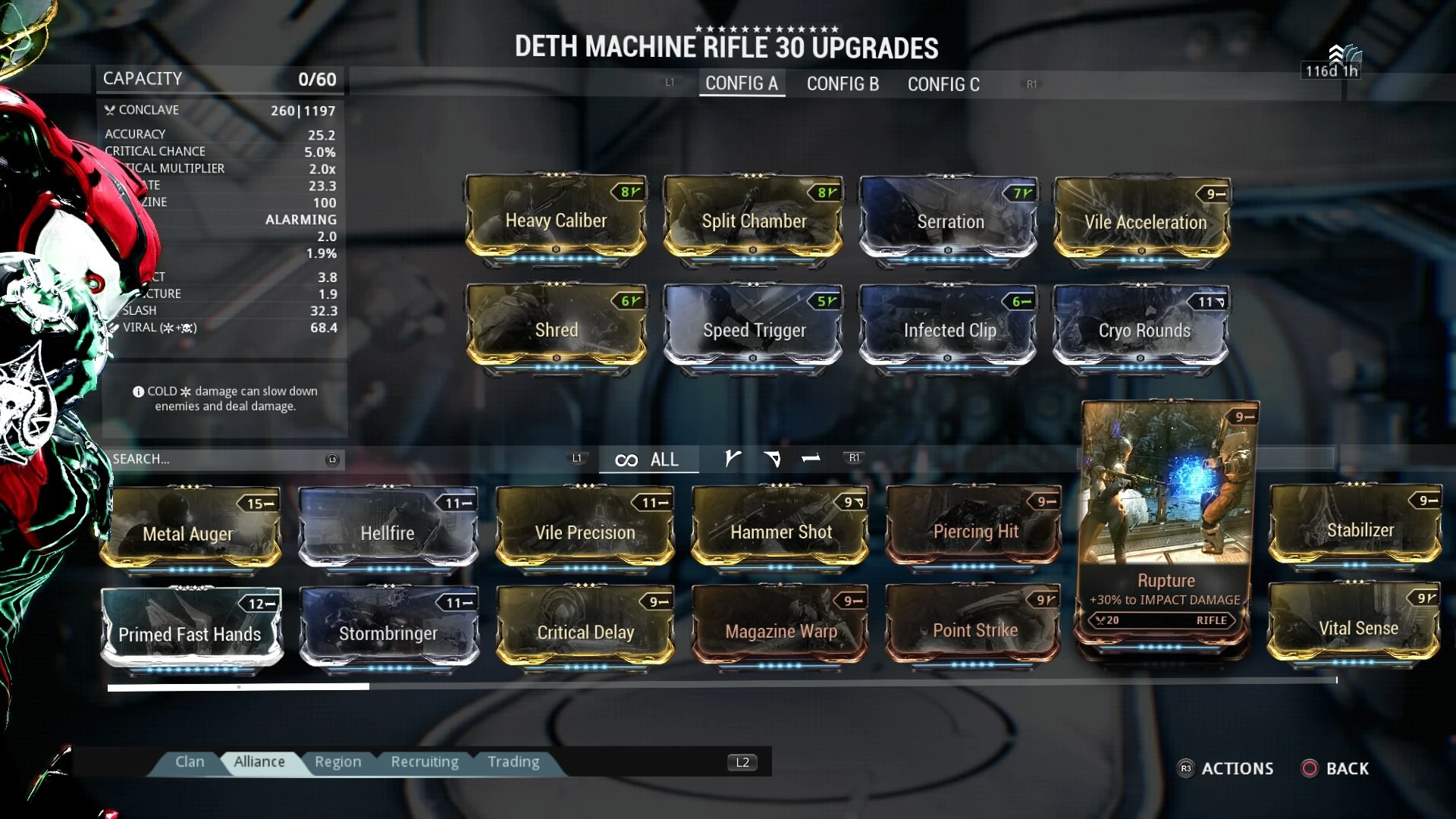Pick the Infected Clip mod
The width and height of the screenshot is (1456, 819).
click(x=949, y=330)
